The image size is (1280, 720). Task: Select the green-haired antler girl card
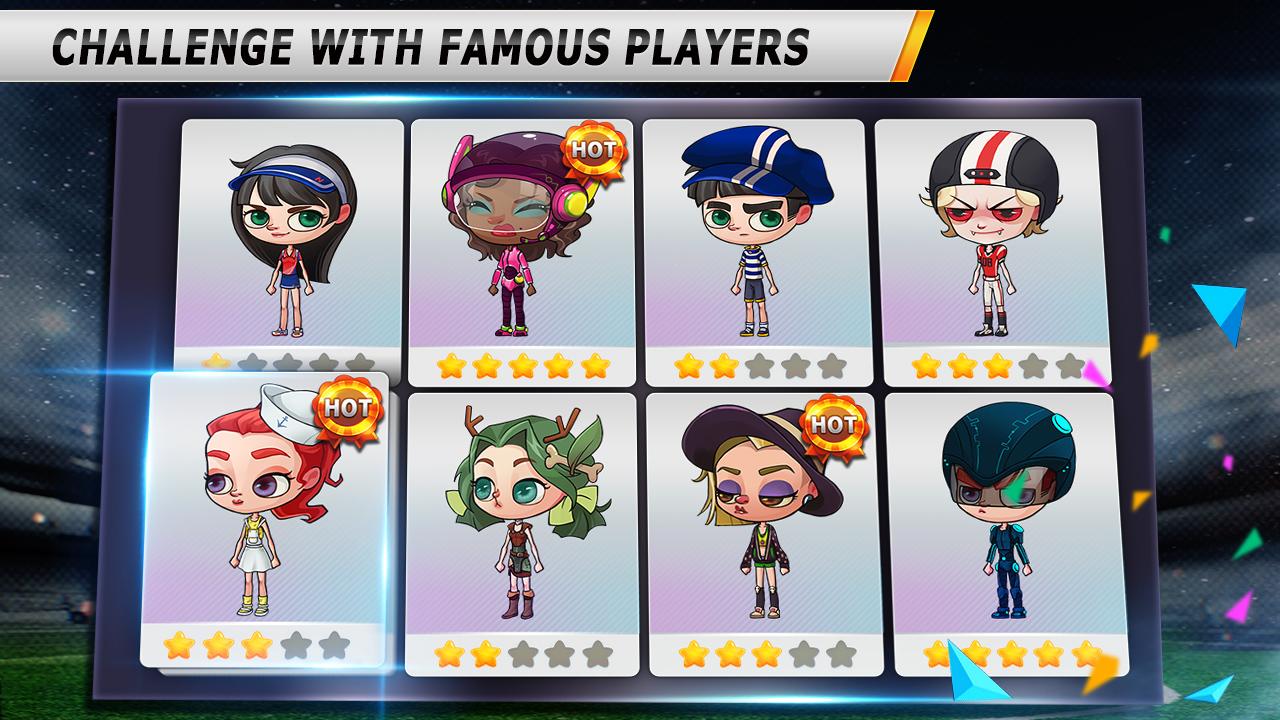point(522,530)
